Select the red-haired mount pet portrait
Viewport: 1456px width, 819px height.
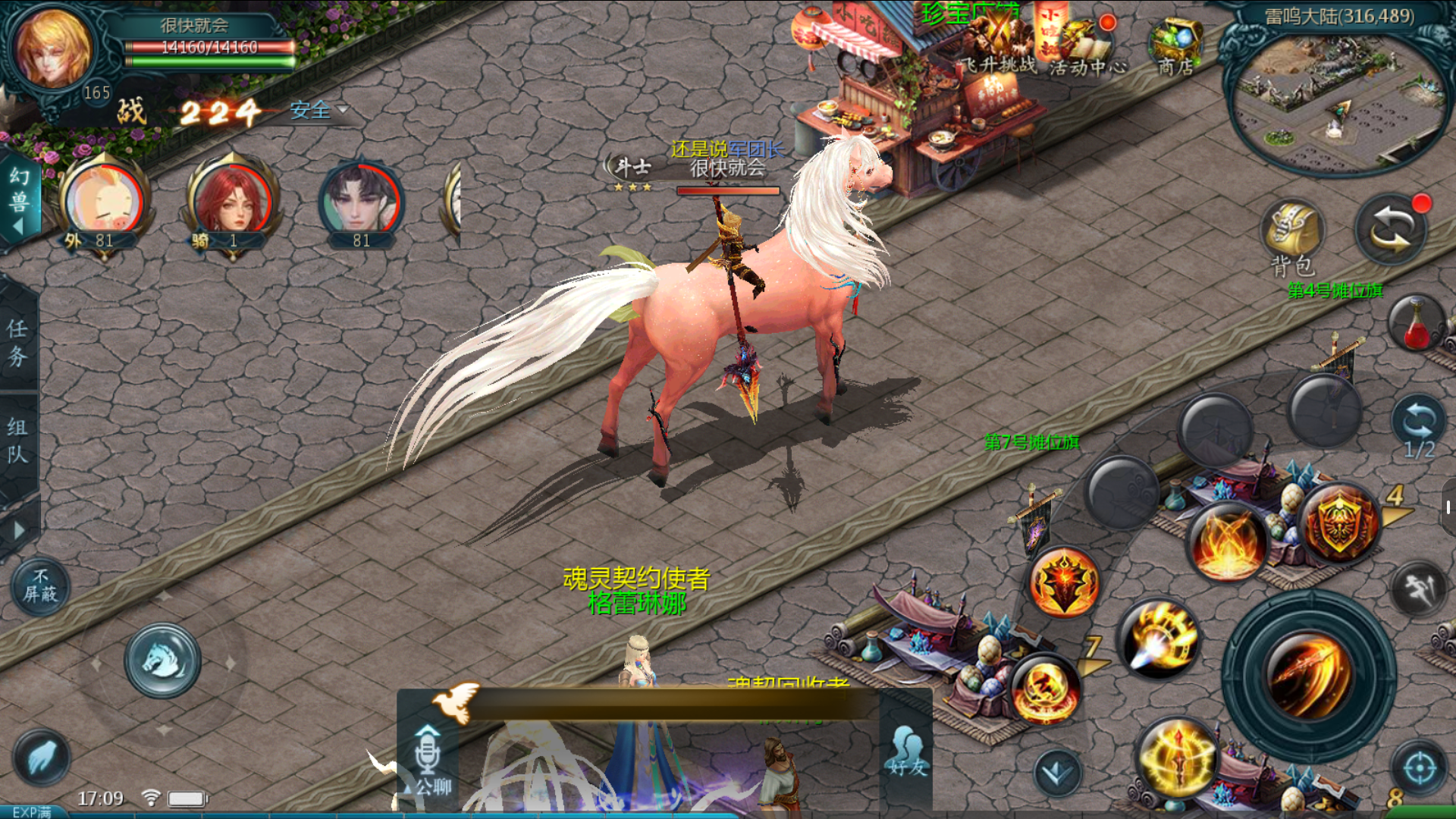(233, 201)
